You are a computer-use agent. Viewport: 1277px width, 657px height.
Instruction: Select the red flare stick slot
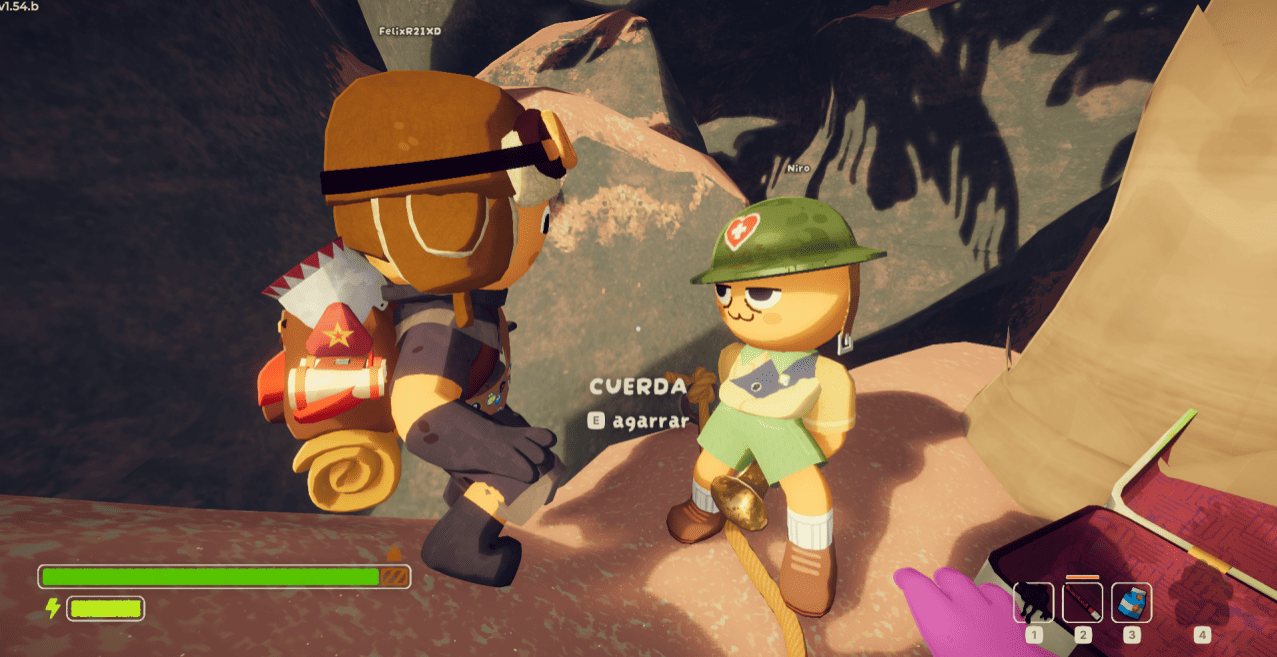tap(1082, 603)
